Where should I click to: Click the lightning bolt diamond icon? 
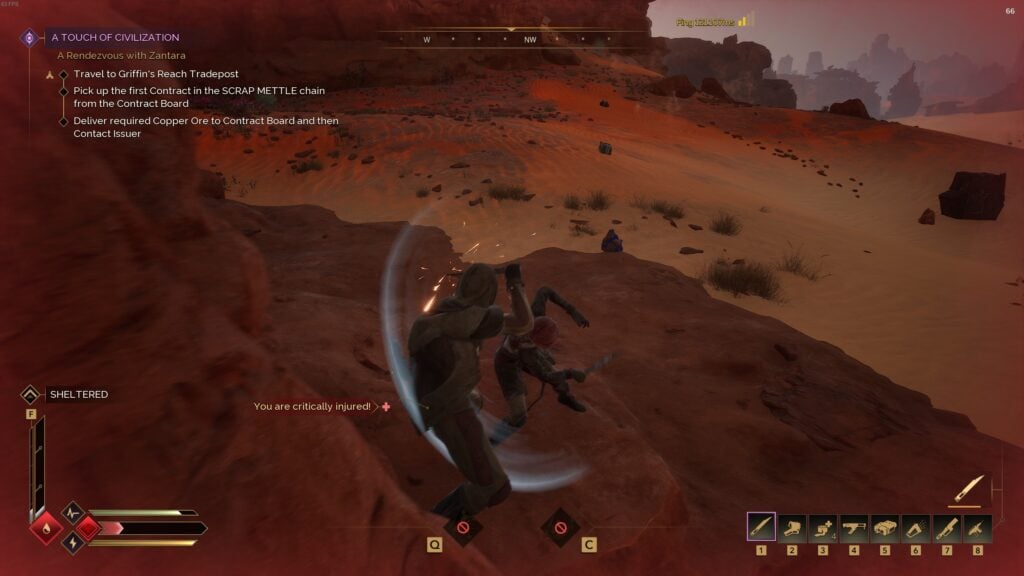73,542
